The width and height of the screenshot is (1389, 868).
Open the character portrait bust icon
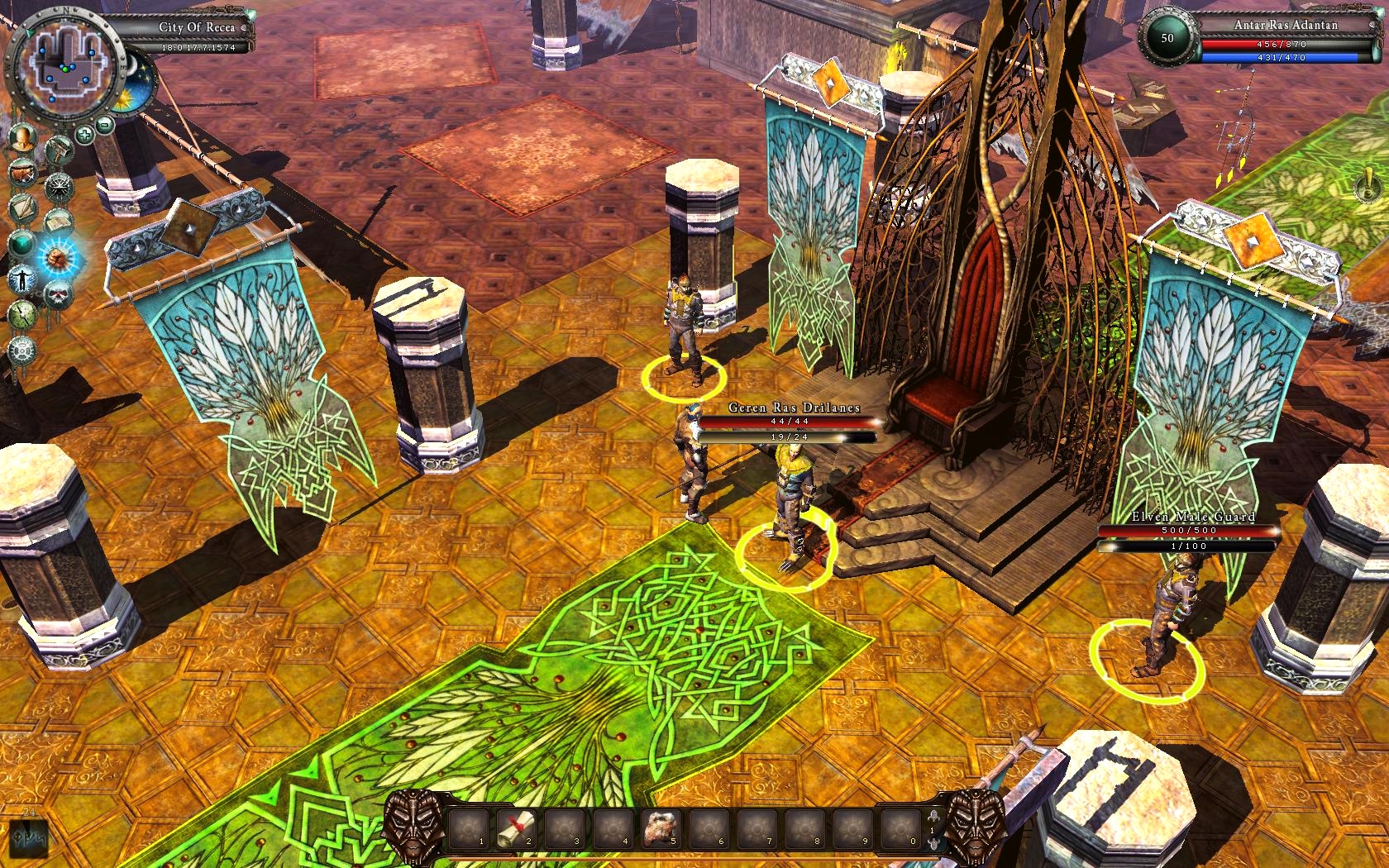[x=22, y=138]
